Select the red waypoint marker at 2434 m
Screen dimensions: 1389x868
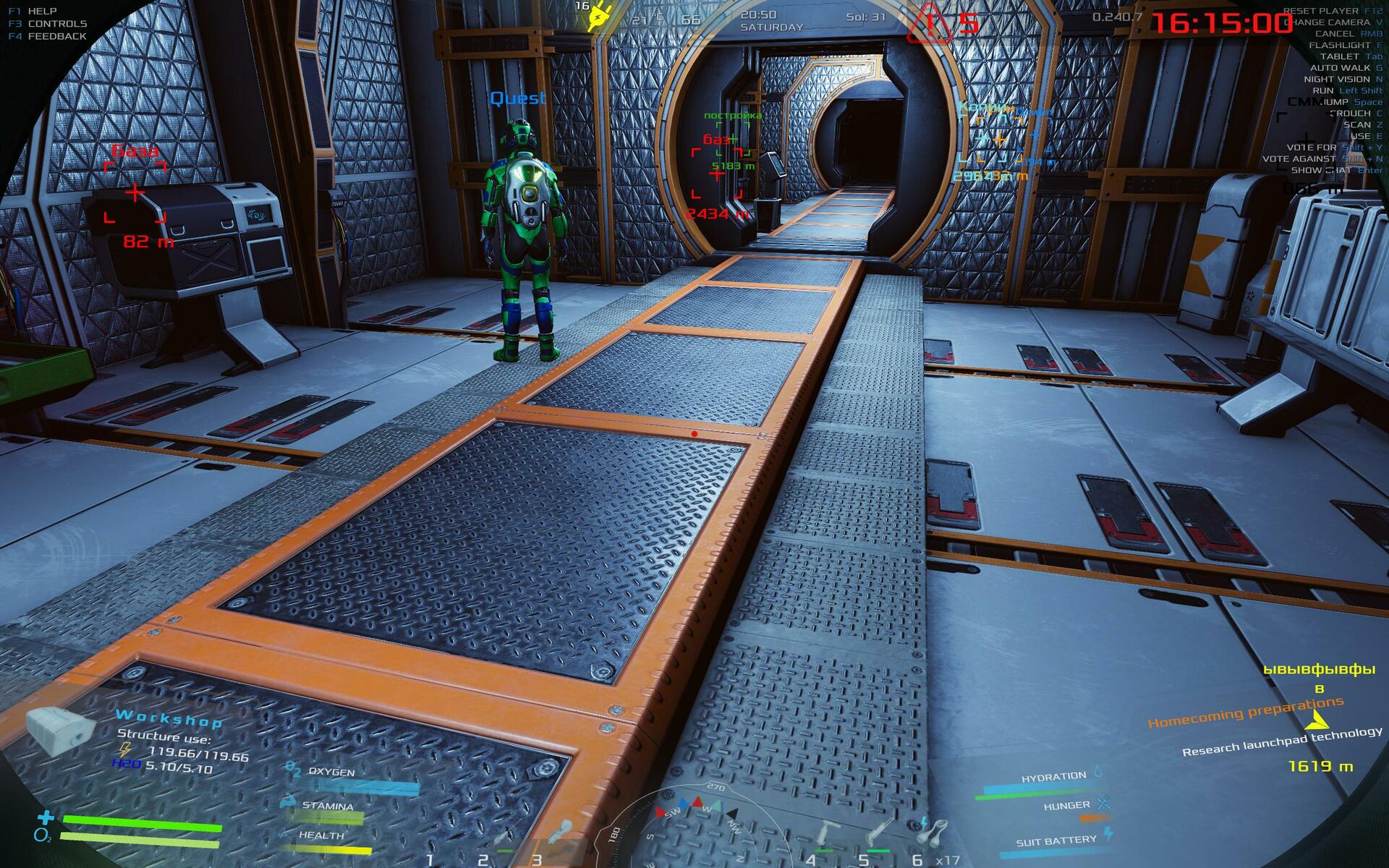(x=717, y=174)
